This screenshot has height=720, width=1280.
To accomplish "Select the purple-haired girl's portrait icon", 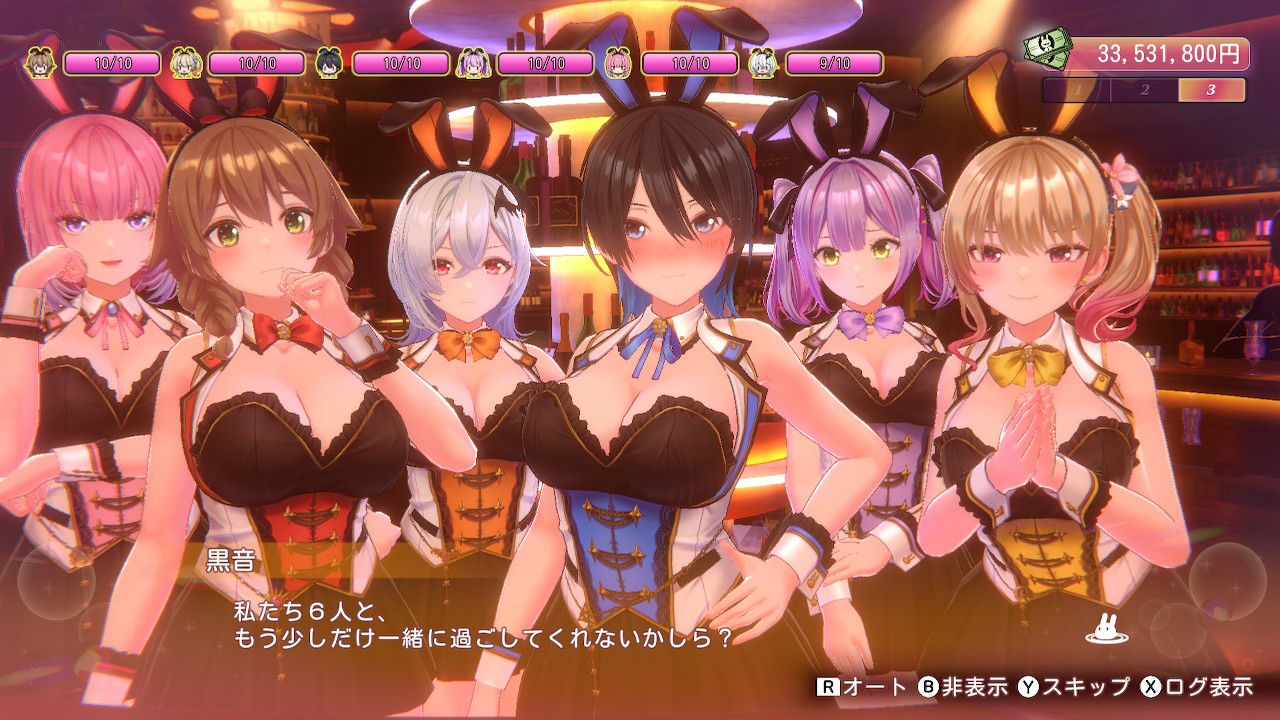I will (473, 63).
